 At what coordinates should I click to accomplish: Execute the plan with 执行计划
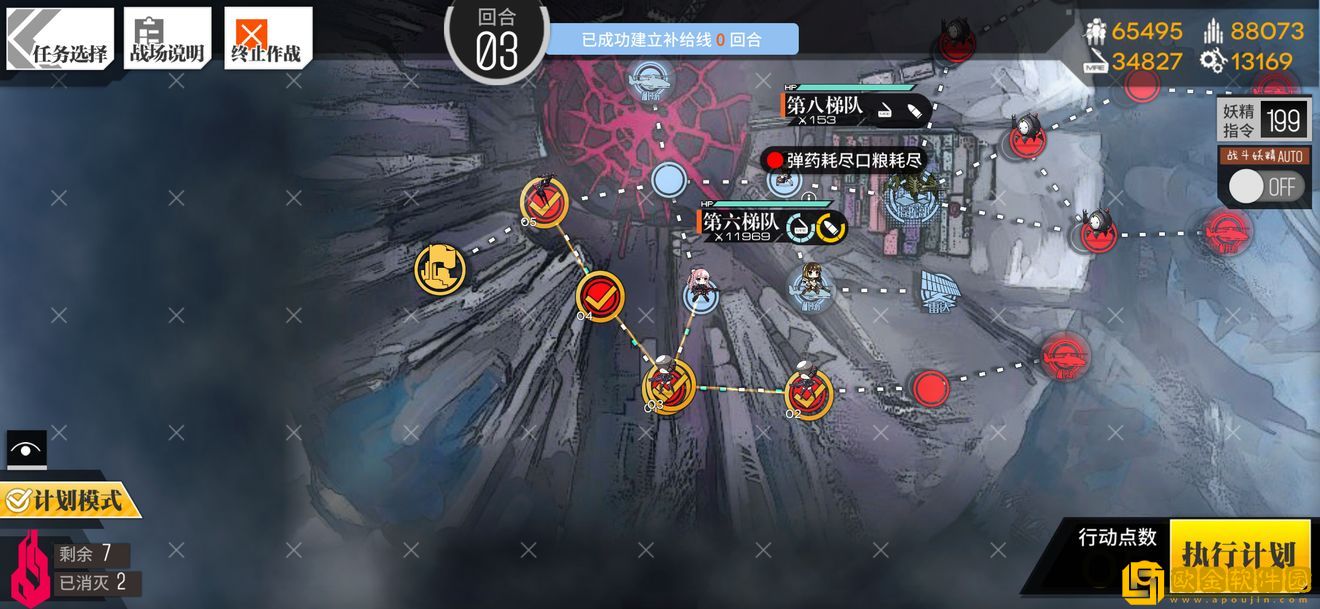1239,553
